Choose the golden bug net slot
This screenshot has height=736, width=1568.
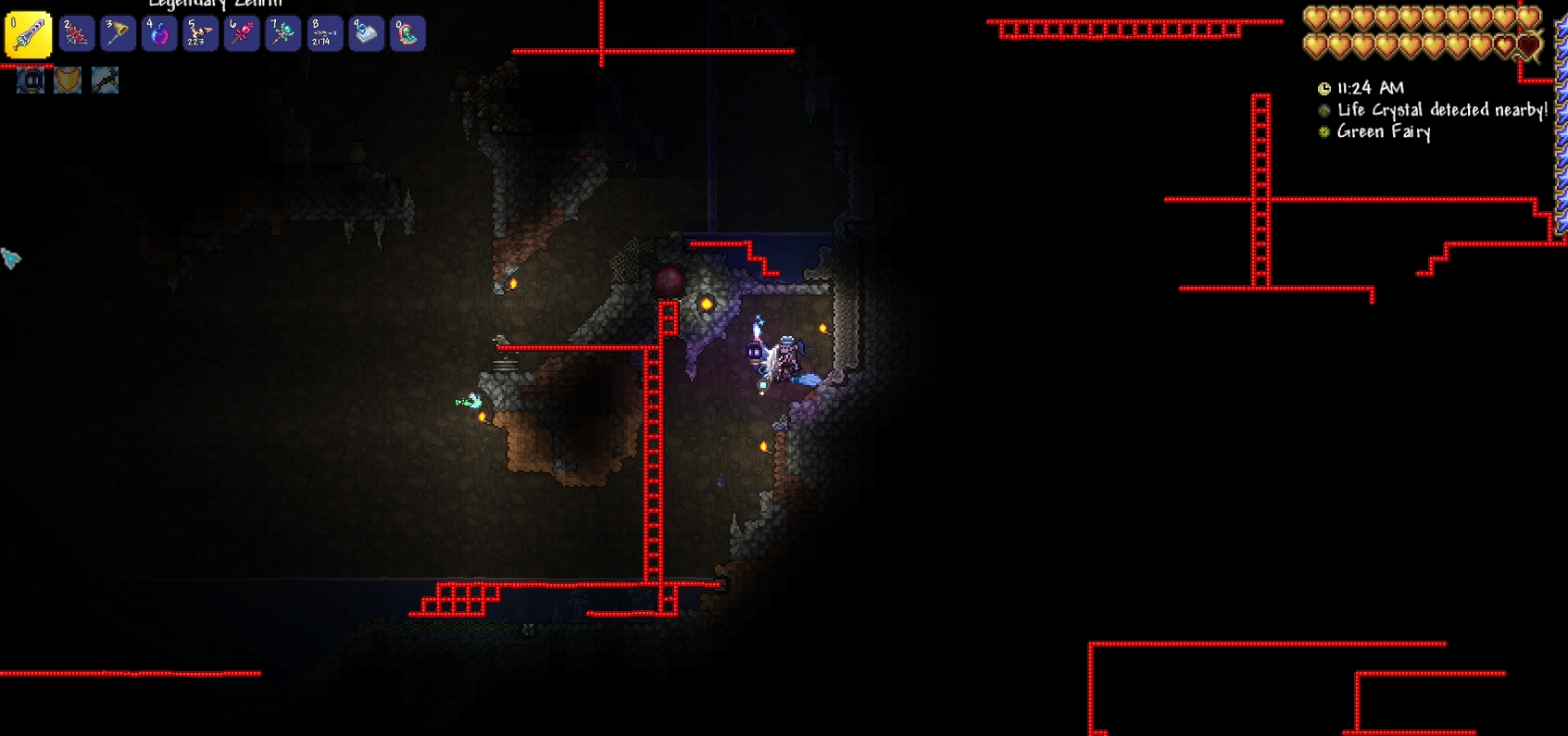[118, 34]
